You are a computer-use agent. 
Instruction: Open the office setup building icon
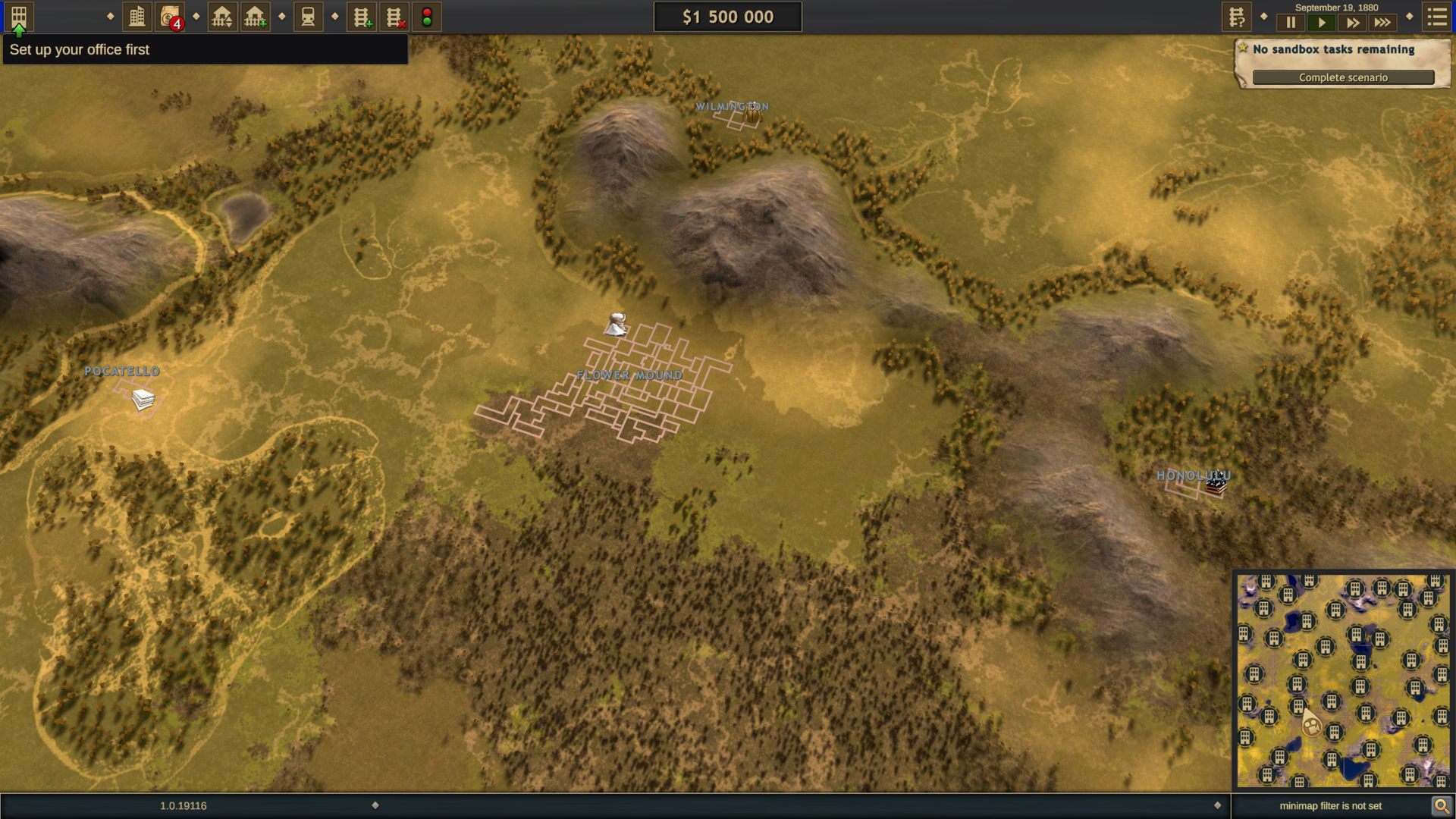[19, 17]
